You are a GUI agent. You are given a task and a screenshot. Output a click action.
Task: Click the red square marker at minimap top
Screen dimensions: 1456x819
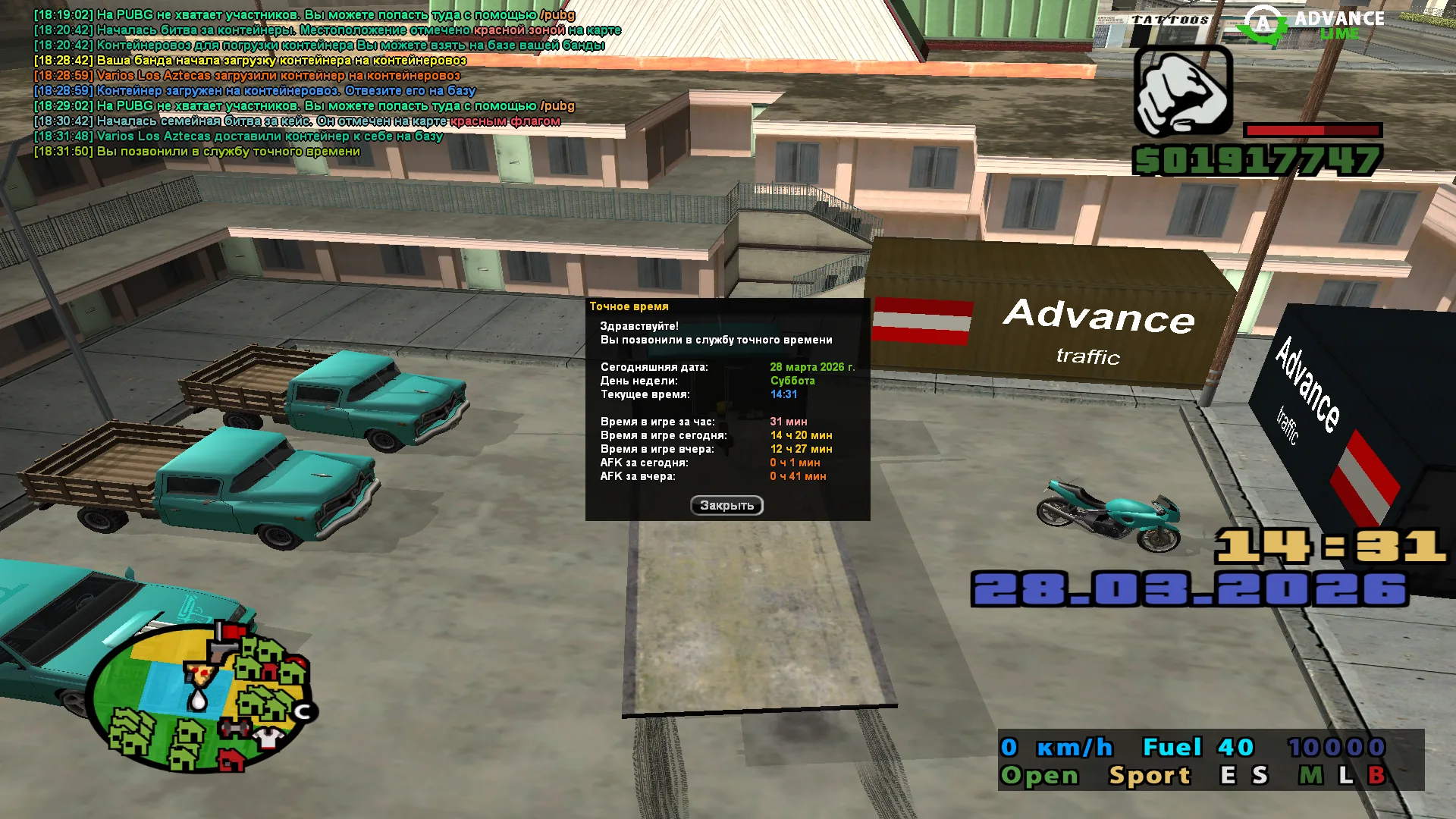234,632
